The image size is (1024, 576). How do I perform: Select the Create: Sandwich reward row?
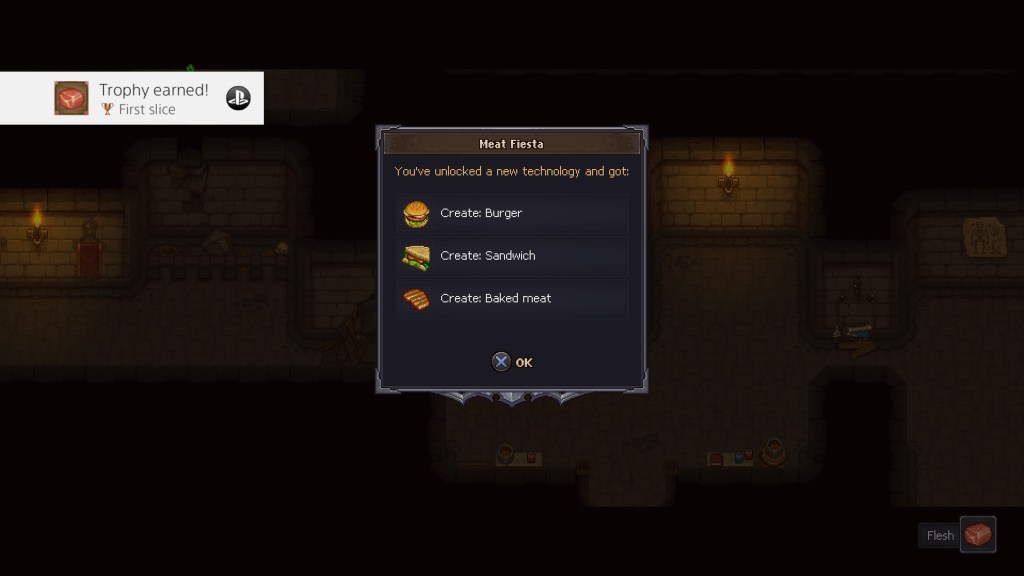[x=512, y=256]
